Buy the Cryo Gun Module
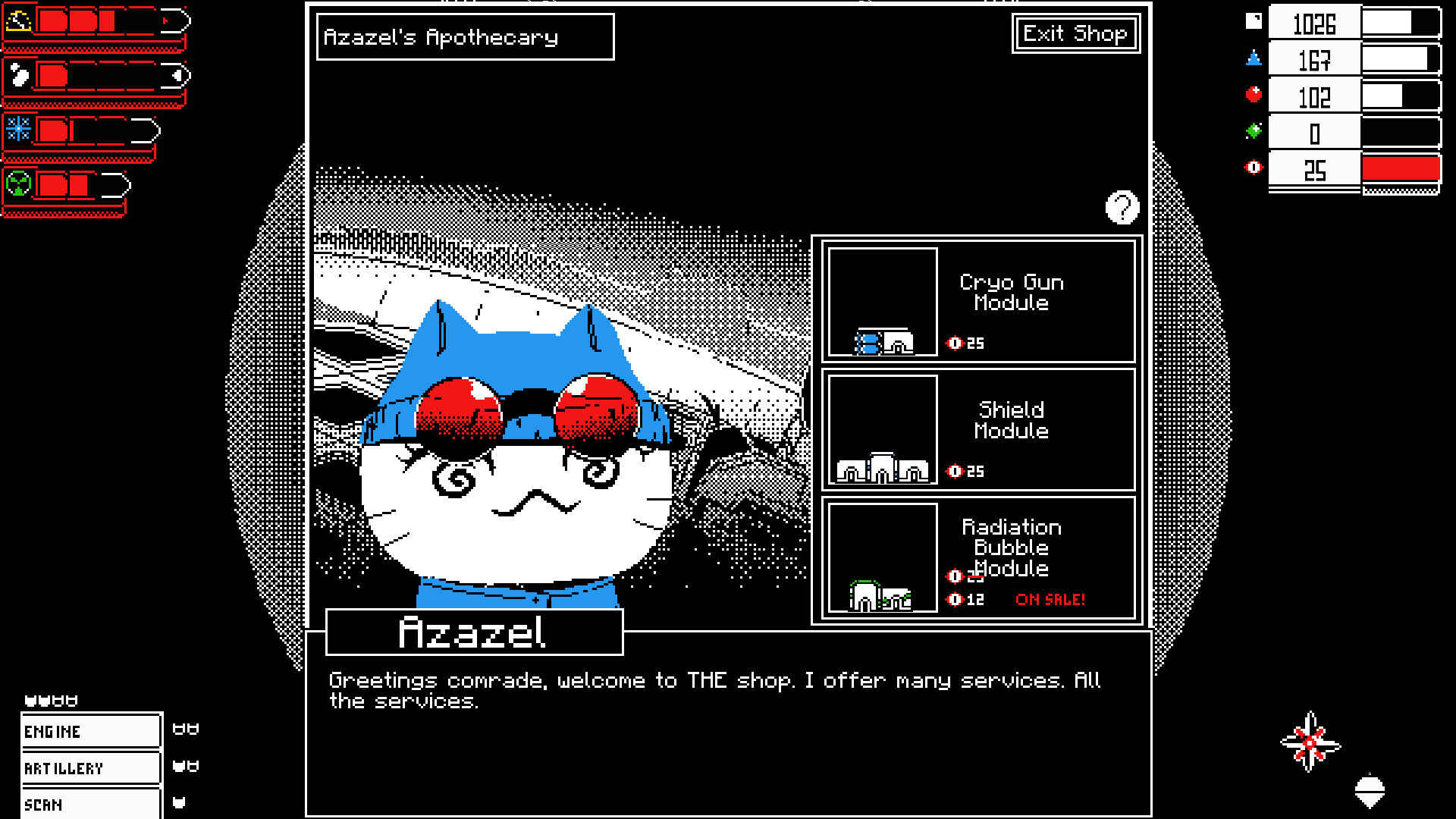The image size is (1456, 819). [x=978, y=302]
